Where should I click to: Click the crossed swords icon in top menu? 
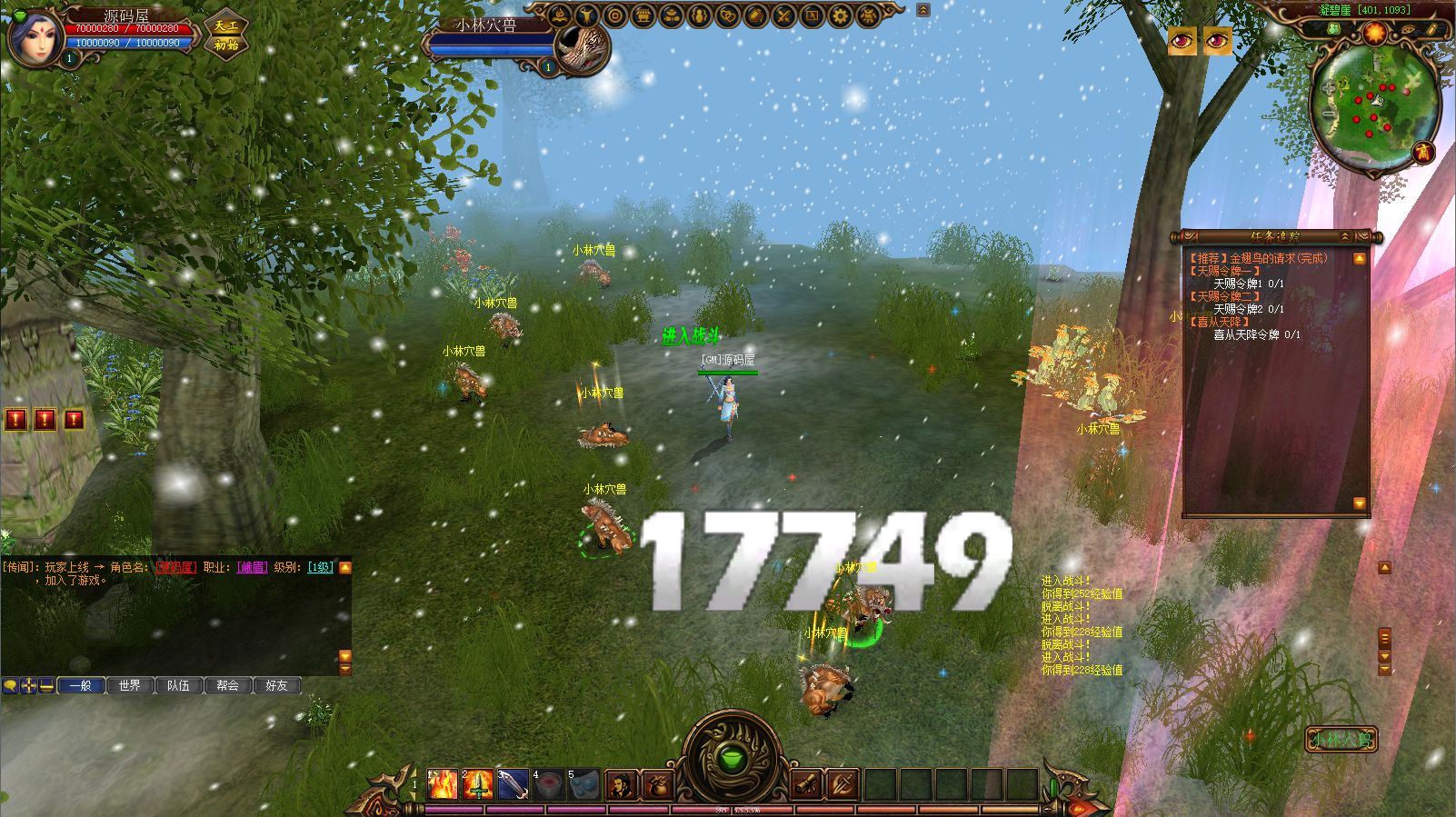point(784,15)
